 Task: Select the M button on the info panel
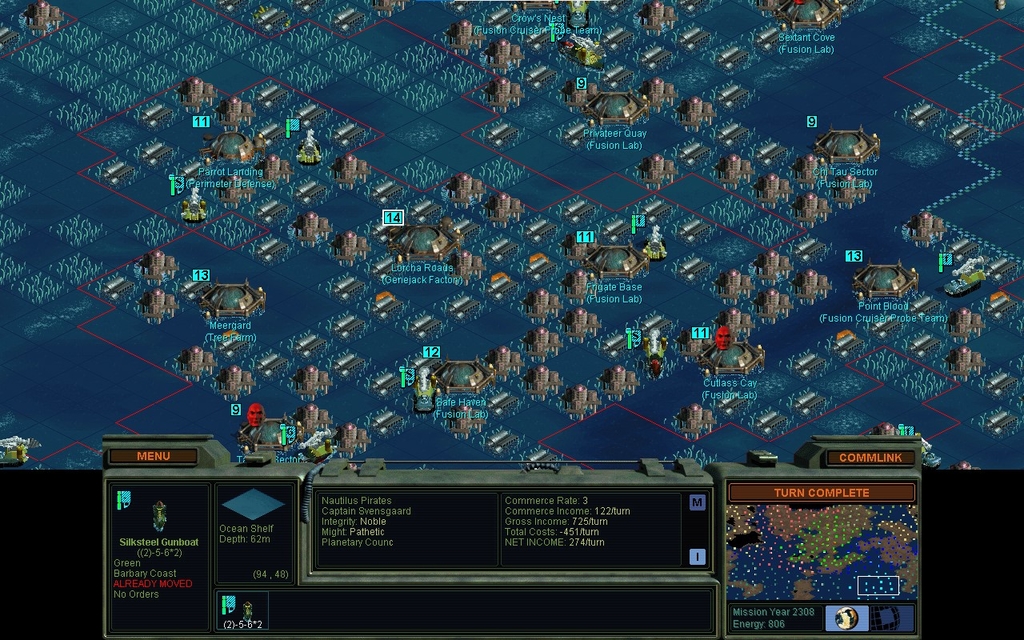(697, 502)
